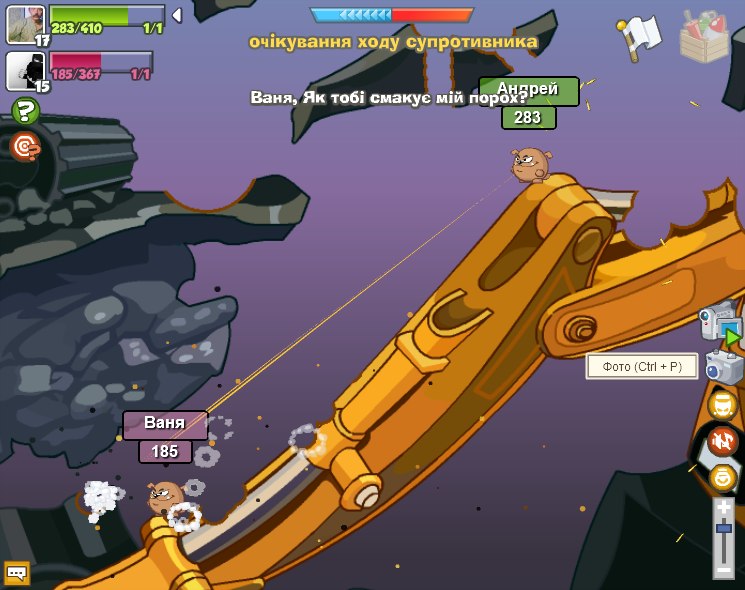This screenshot has width=745, height=590.
Task: Click the orange target hint icon
Action: [26, 147]
